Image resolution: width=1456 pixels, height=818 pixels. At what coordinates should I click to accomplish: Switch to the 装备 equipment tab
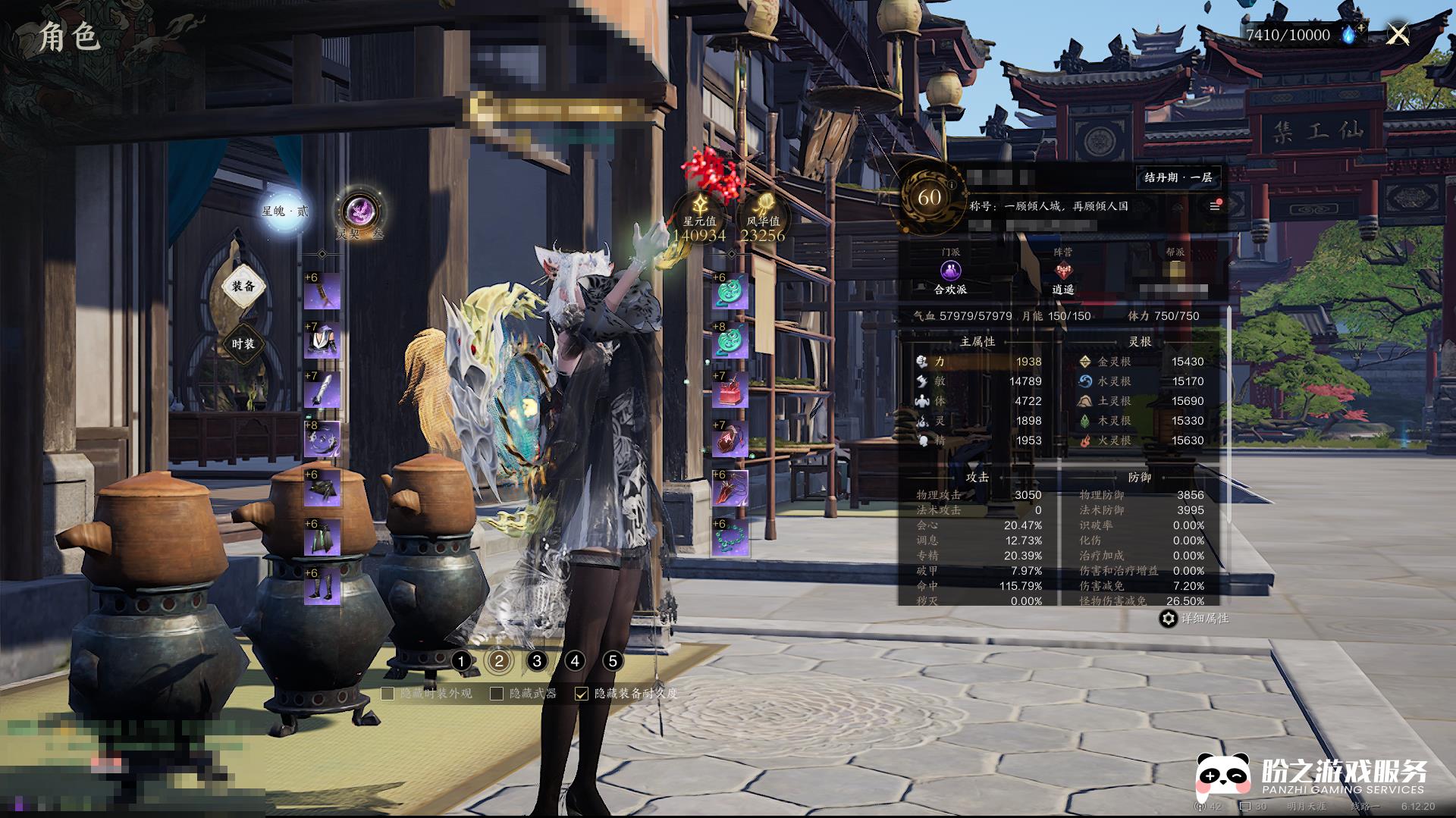tap(243, 286)
